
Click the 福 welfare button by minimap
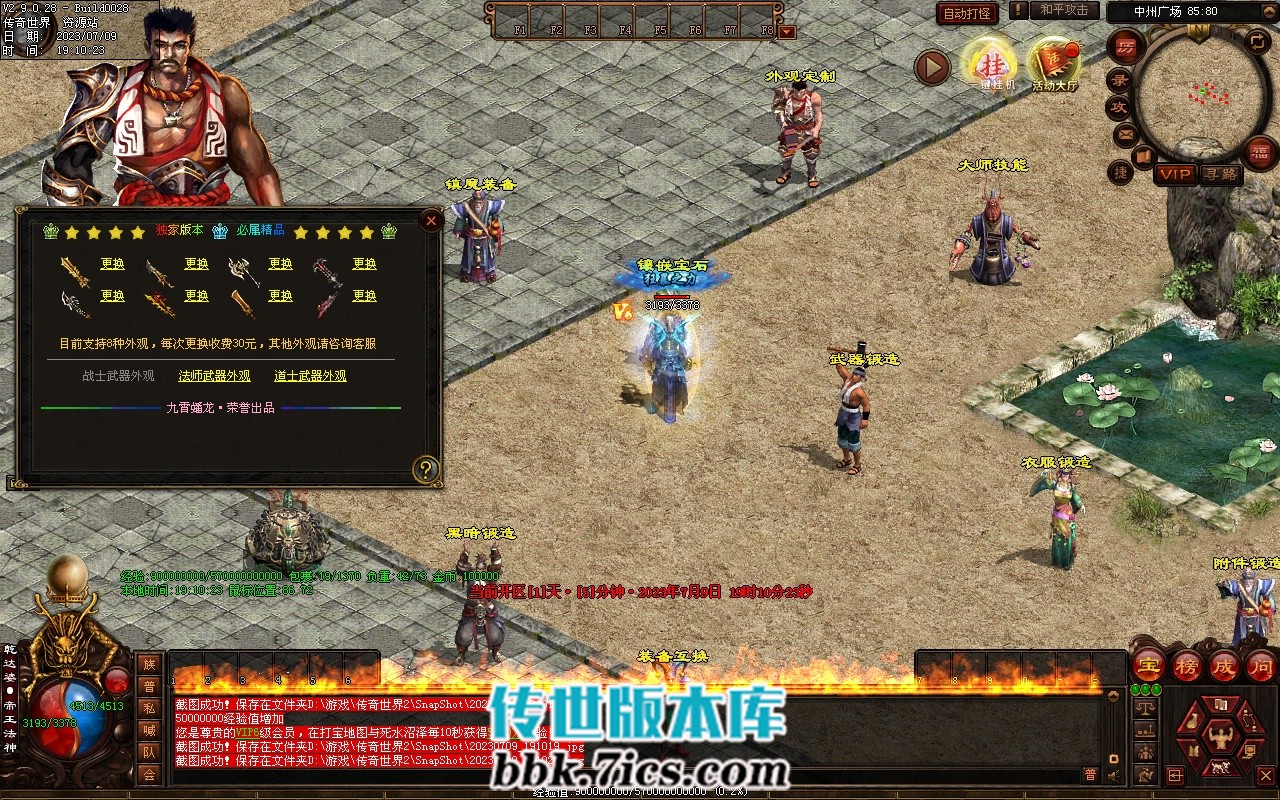point(1261,152)
